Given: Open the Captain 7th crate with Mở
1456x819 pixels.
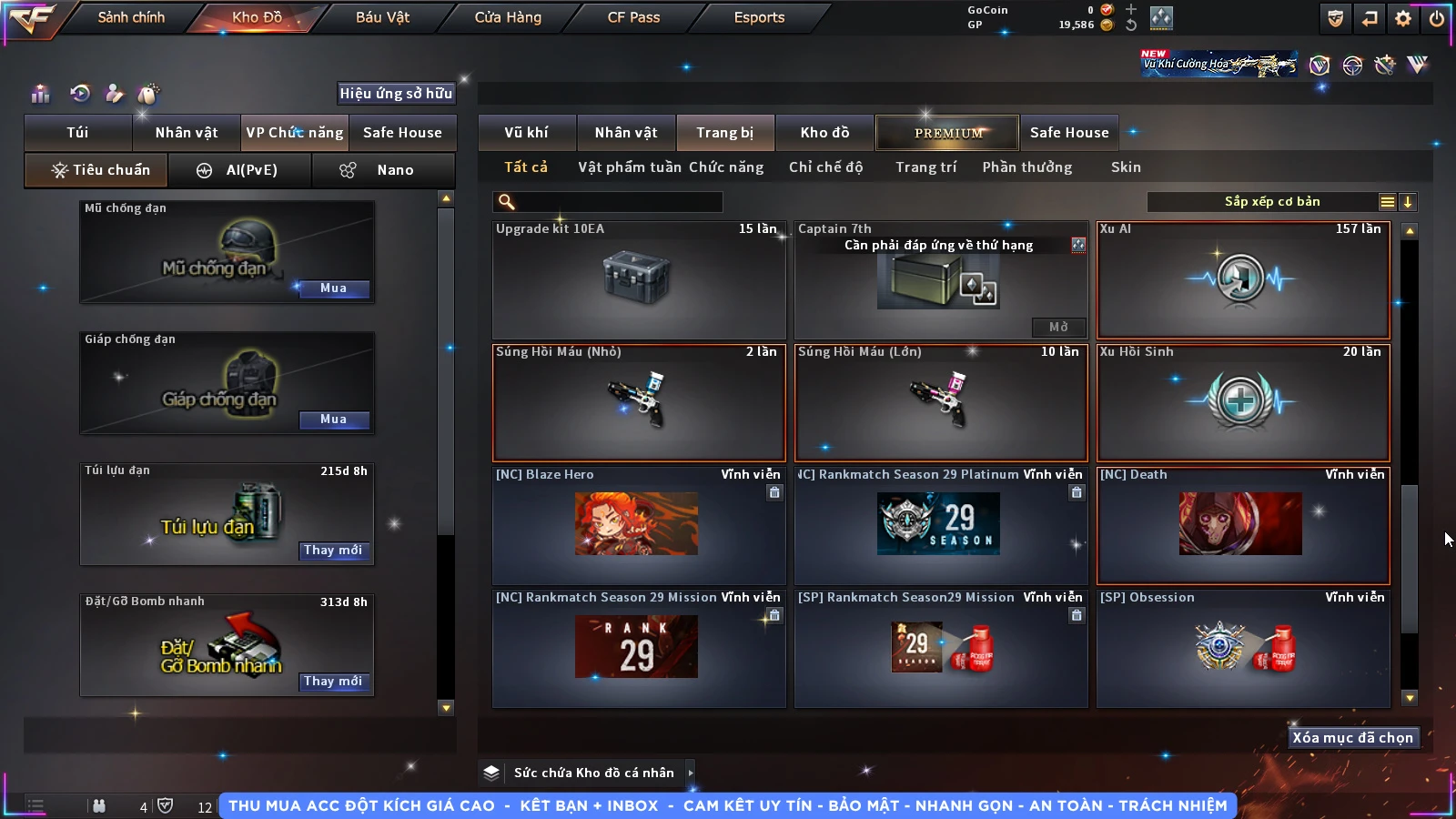Looking at the screenshot, I should pos(1058,327).
